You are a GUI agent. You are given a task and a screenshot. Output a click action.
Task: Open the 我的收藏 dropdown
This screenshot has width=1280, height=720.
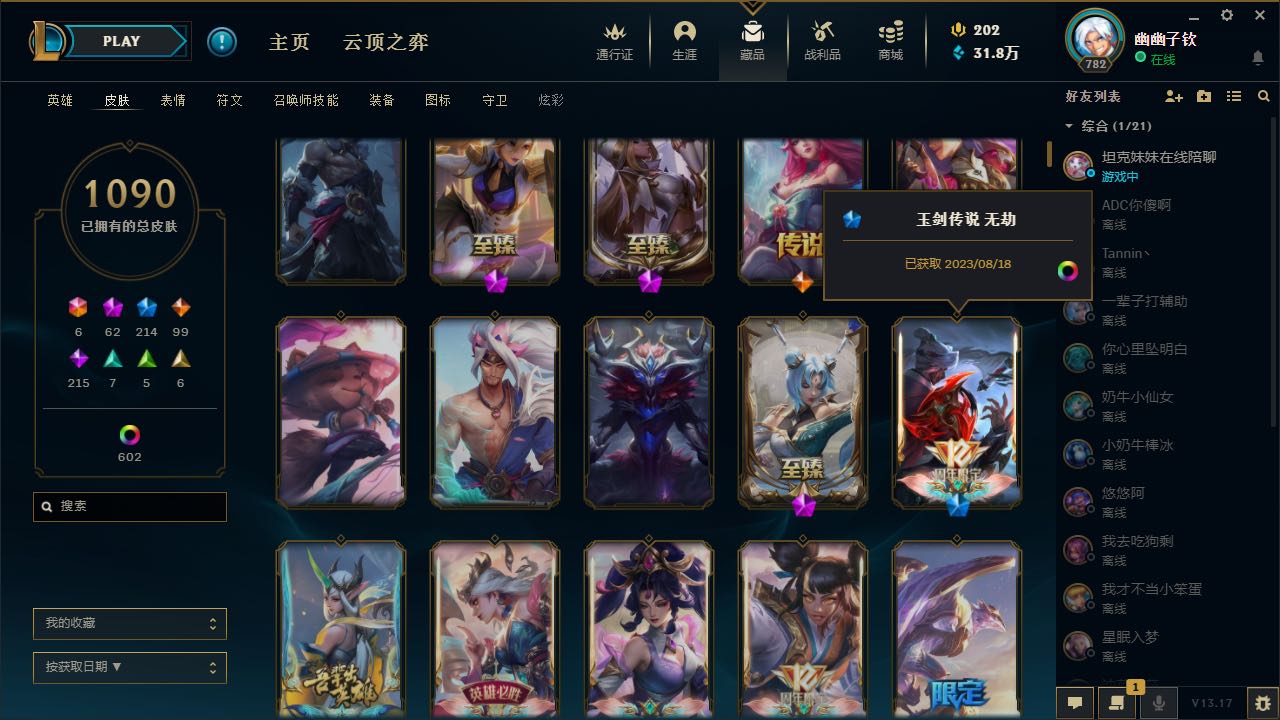pos(129,623)
